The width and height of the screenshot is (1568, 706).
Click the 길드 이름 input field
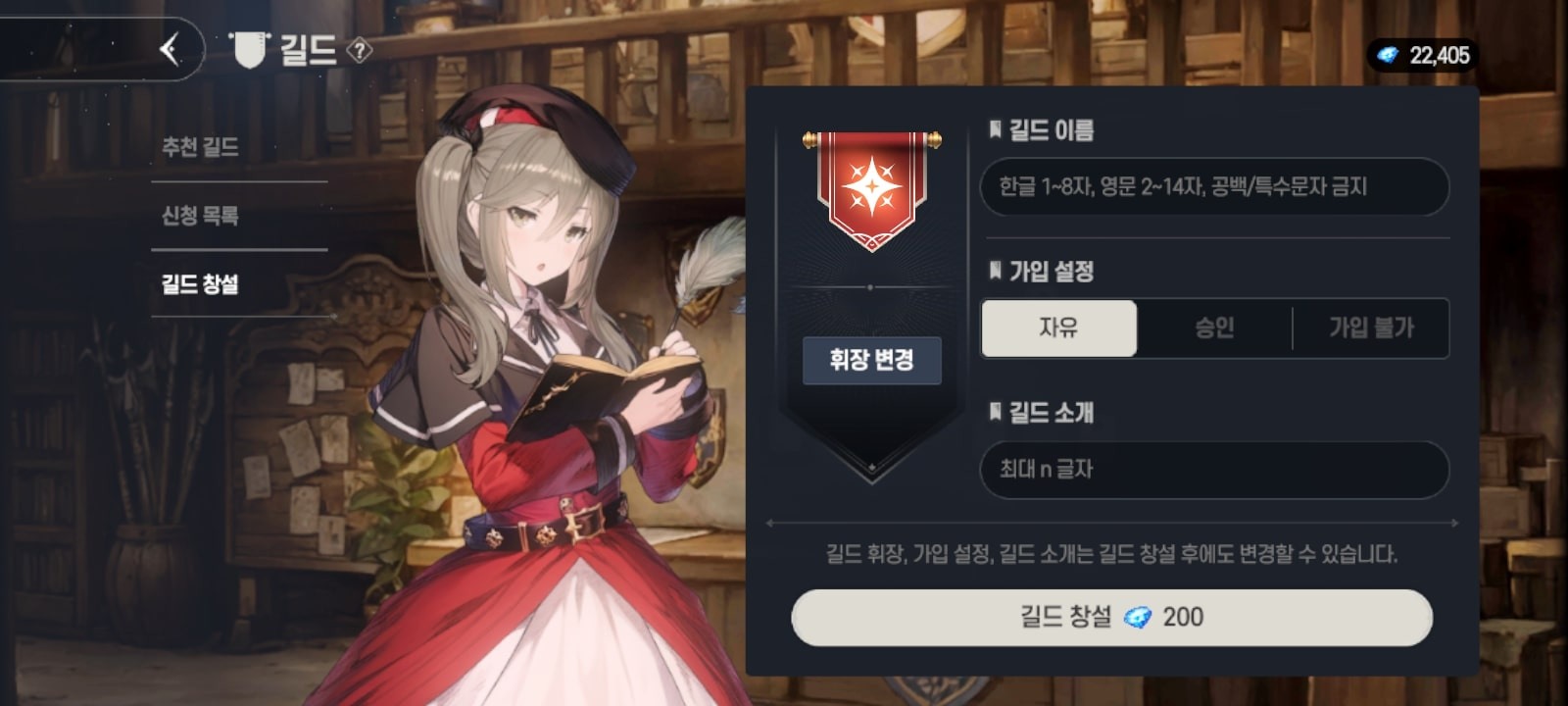pos(1215,186)
